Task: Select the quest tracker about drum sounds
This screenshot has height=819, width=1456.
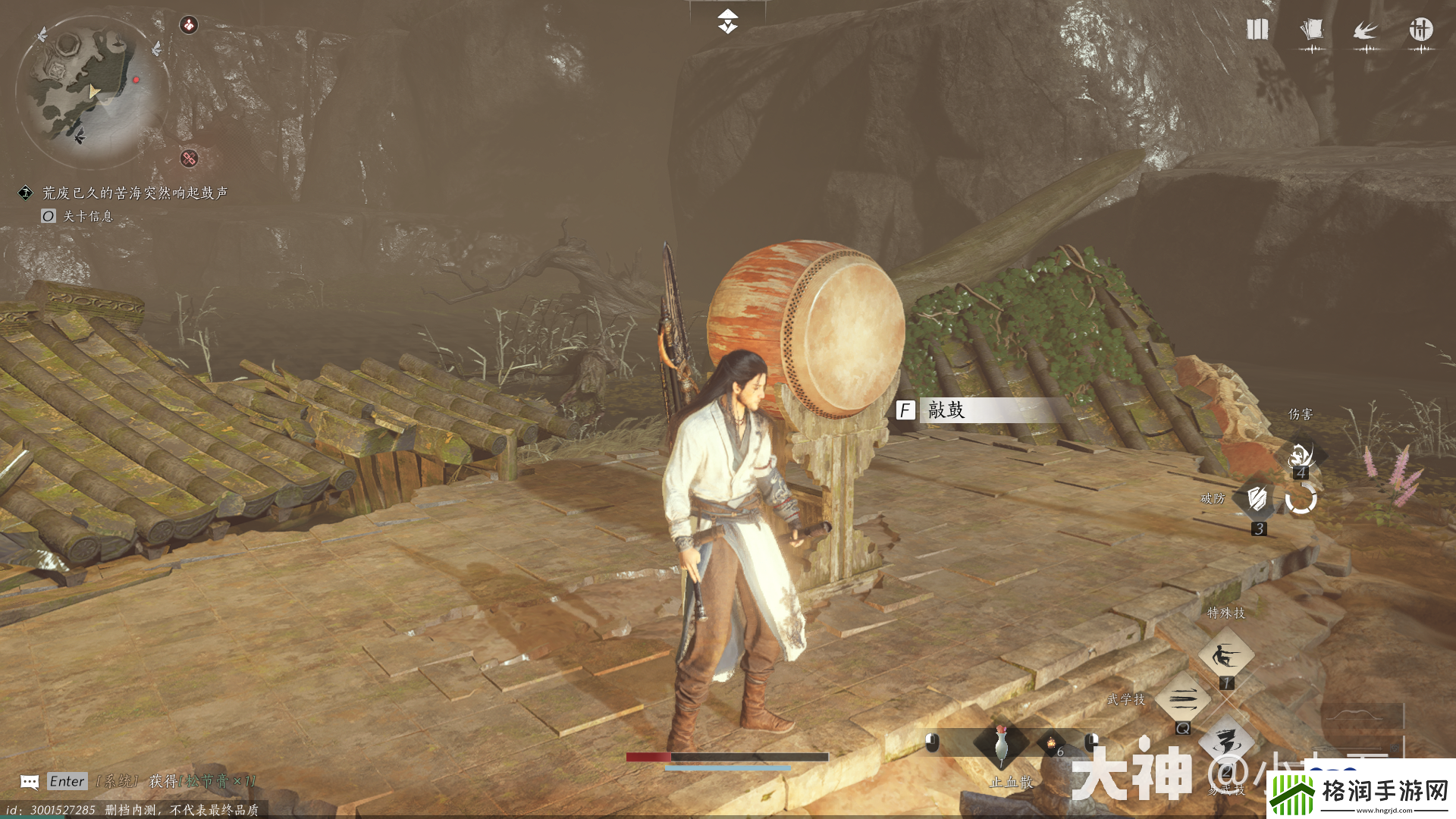Action: [134, 193]
